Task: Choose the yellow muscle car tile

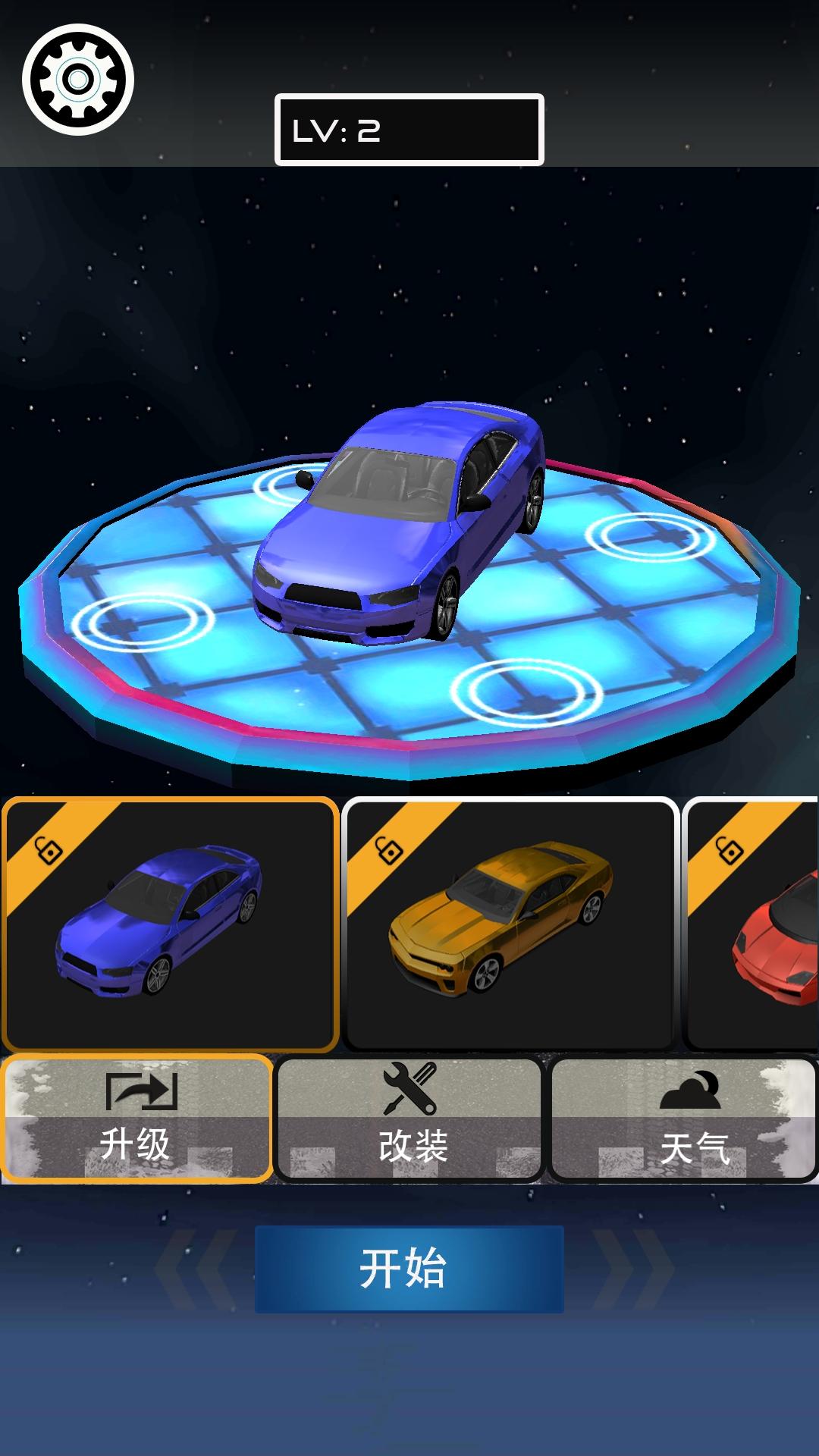Action: pos(510,924)
